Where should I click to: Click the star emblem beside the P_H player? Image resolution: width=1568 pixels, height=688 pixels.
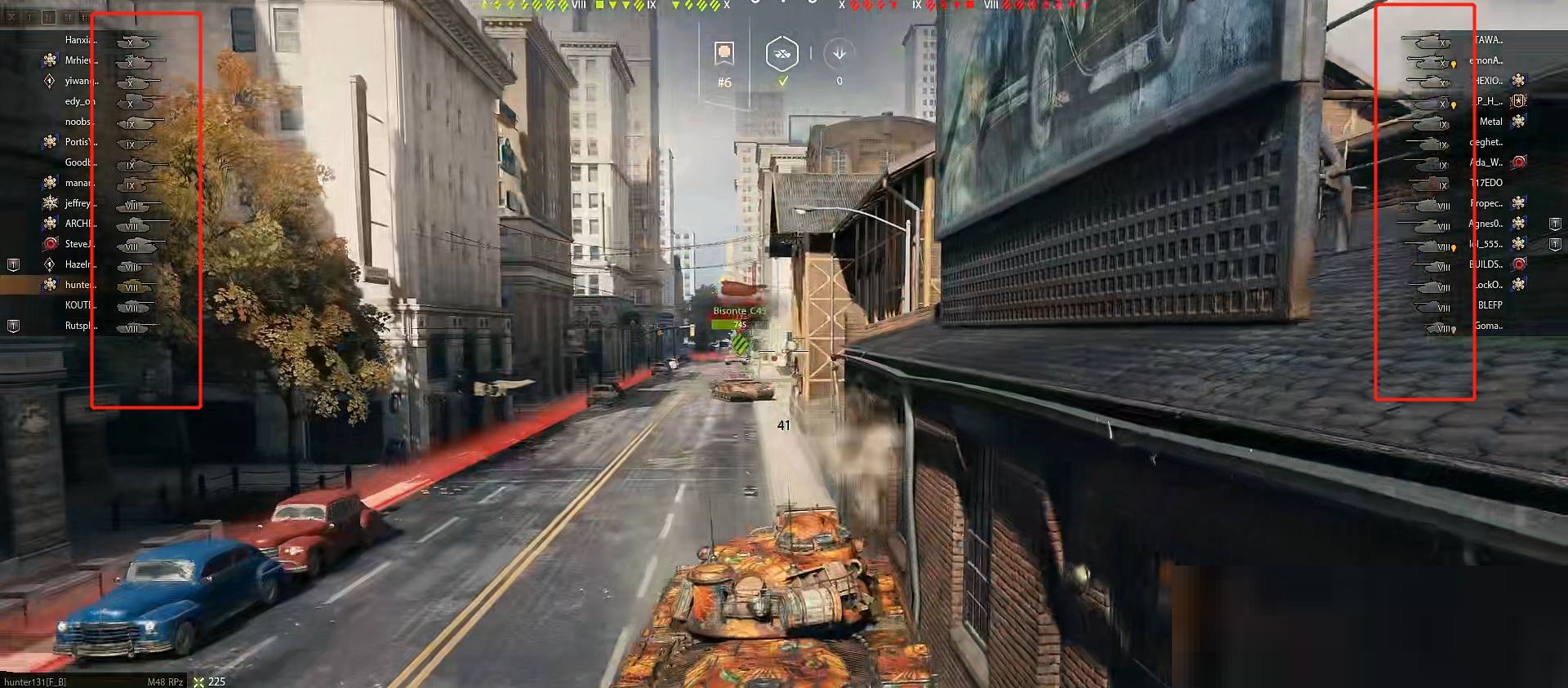click(1518, 100)
